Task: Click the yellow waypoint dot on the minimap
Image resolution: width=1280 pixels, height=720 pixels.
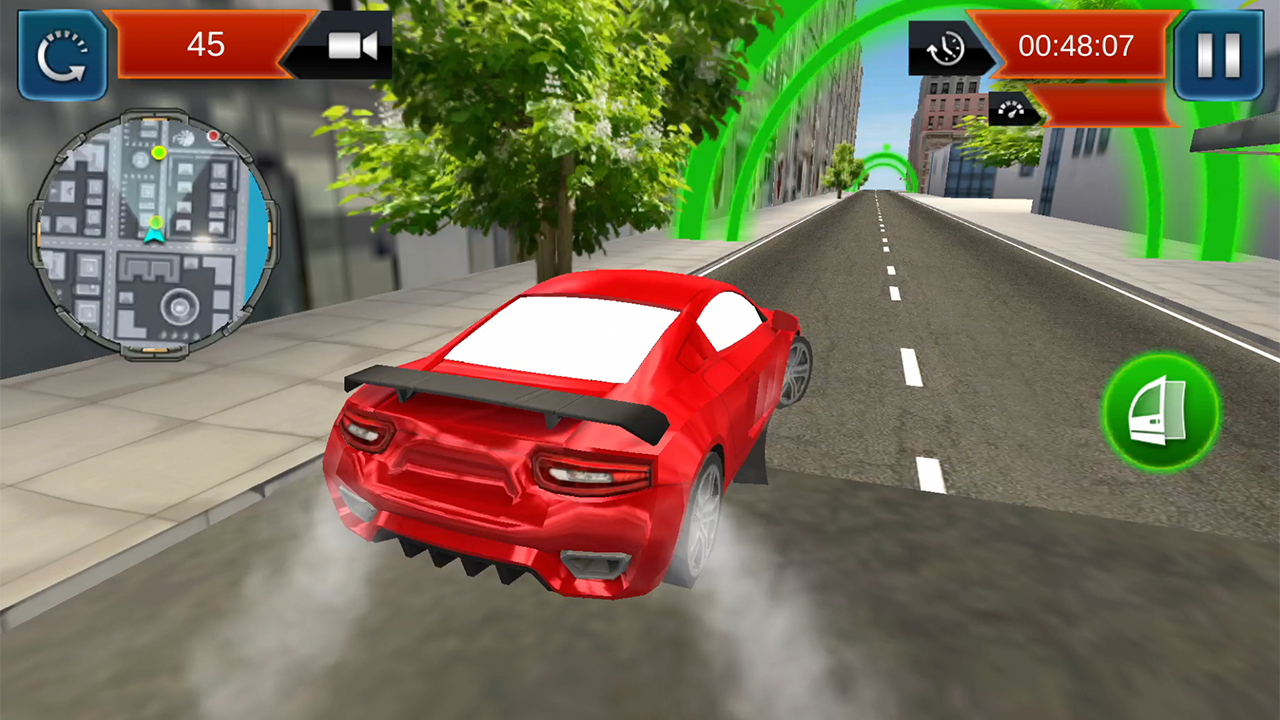Action: click(x=159, y=154)
